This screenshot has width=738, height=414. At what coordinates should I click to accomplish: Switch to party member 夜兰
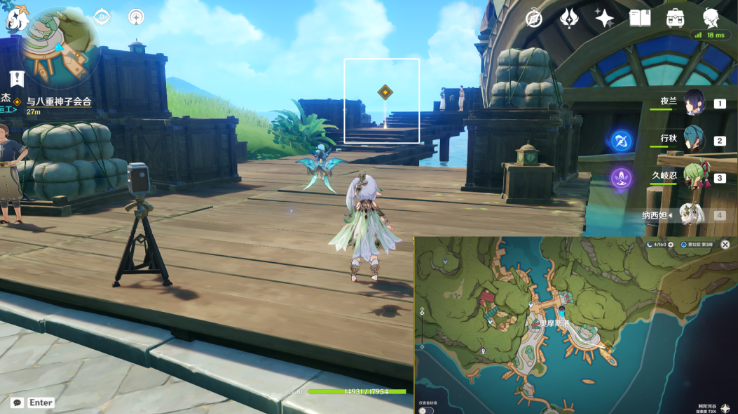coord(694,102)
